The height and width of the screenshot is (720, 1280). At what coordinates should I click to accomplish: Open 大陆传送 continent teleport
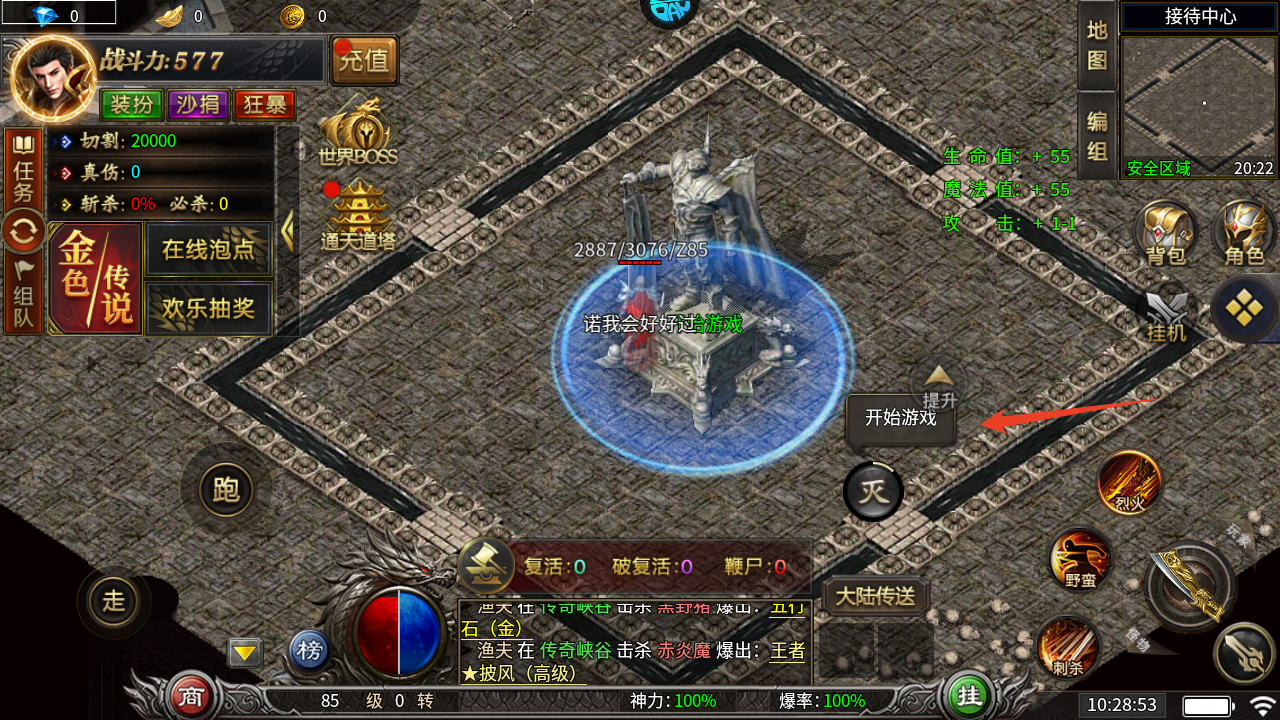click(x=875, y=597)
